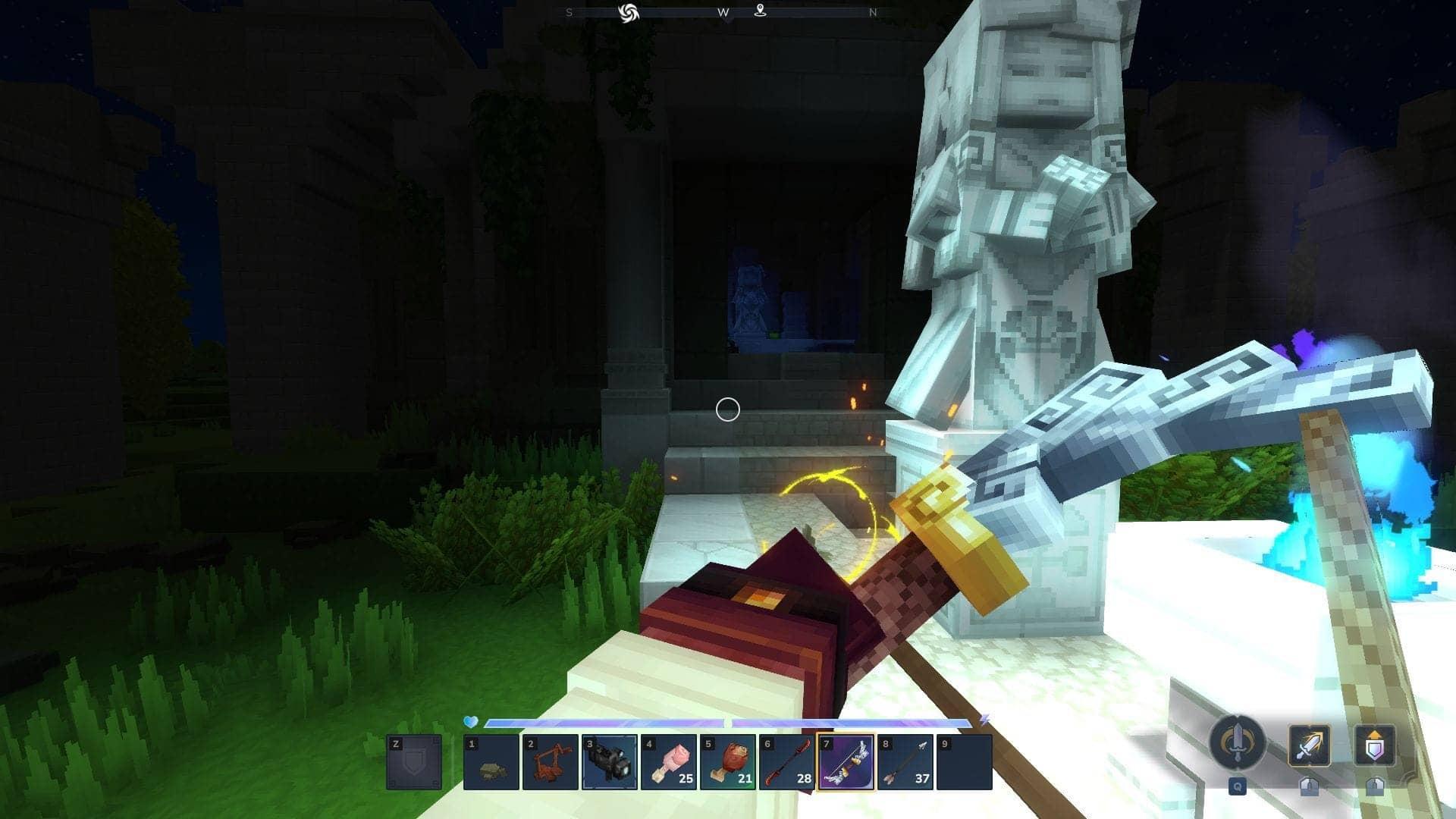Click the swirling portal marker on the compass
Screen dimensions: 1456x819
pyautogui.click(x=629, y=12)
